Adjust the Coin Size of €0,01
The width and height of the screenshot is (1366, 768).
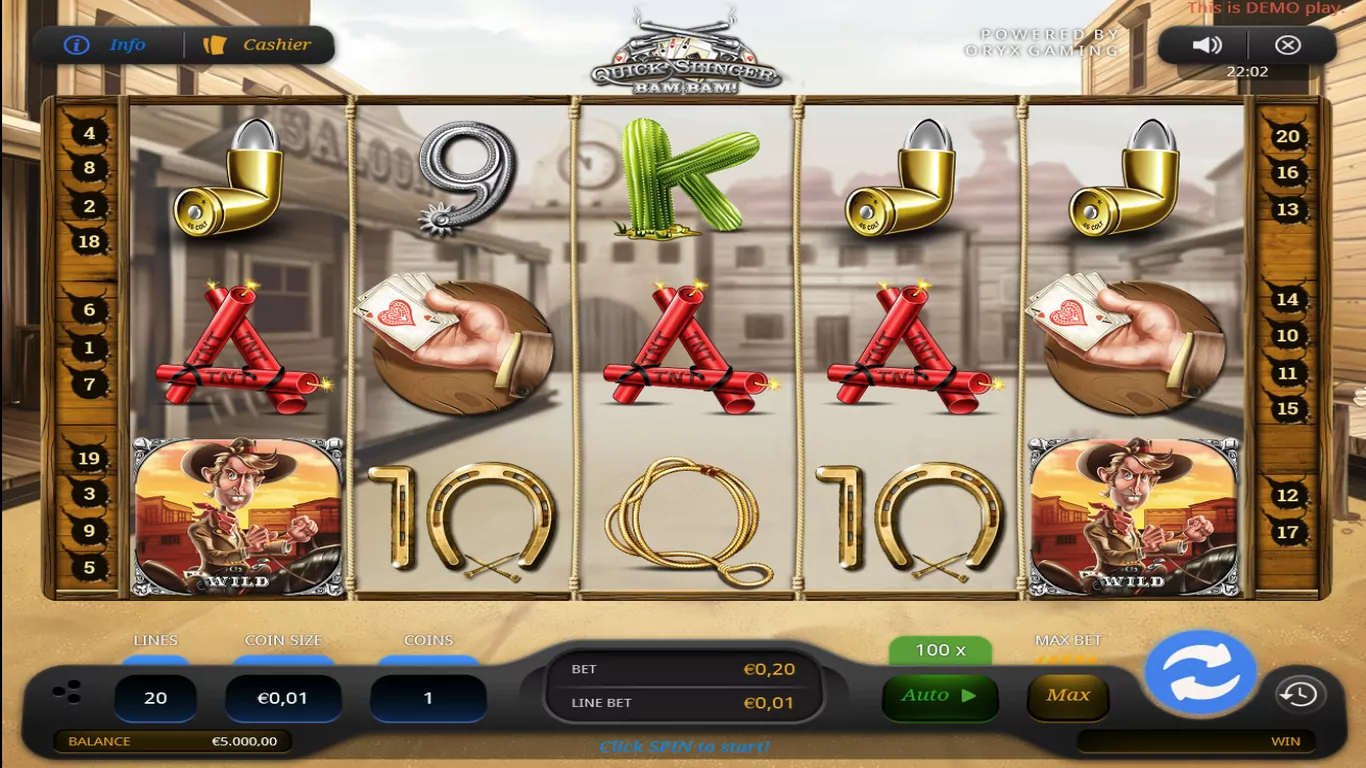pos(283,698)
